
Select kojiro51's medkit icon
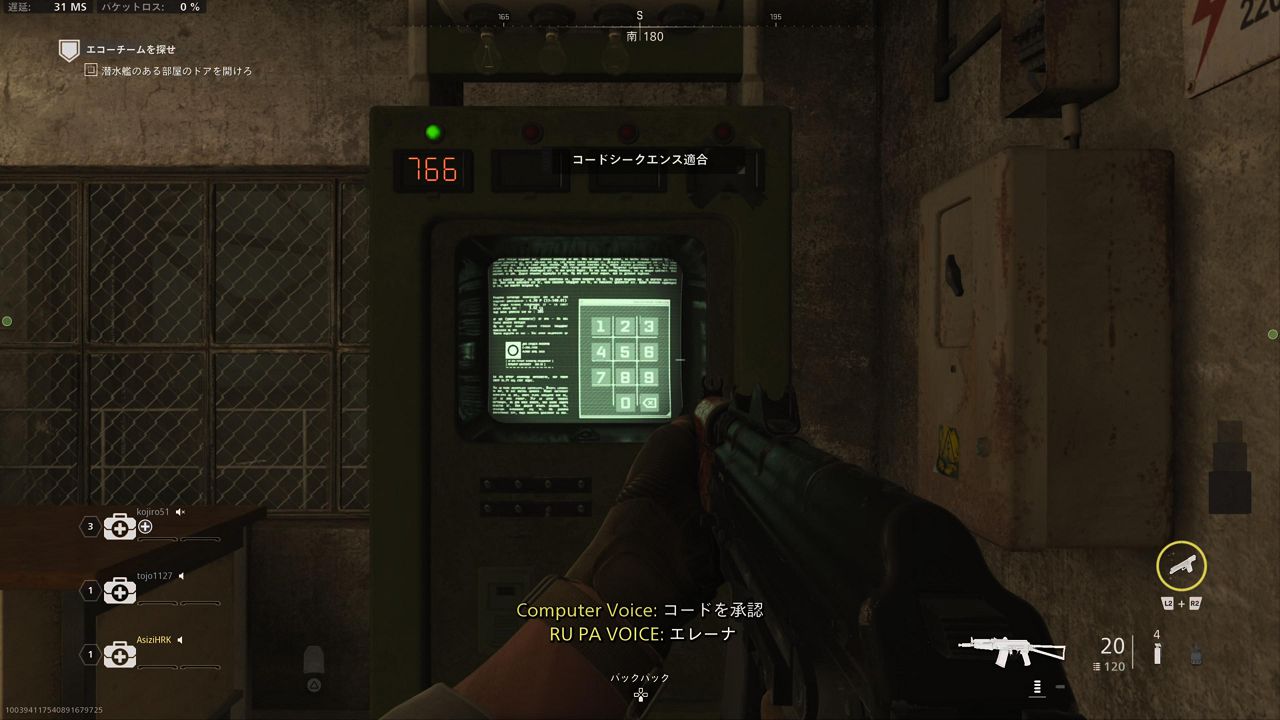tap(118, 527)
